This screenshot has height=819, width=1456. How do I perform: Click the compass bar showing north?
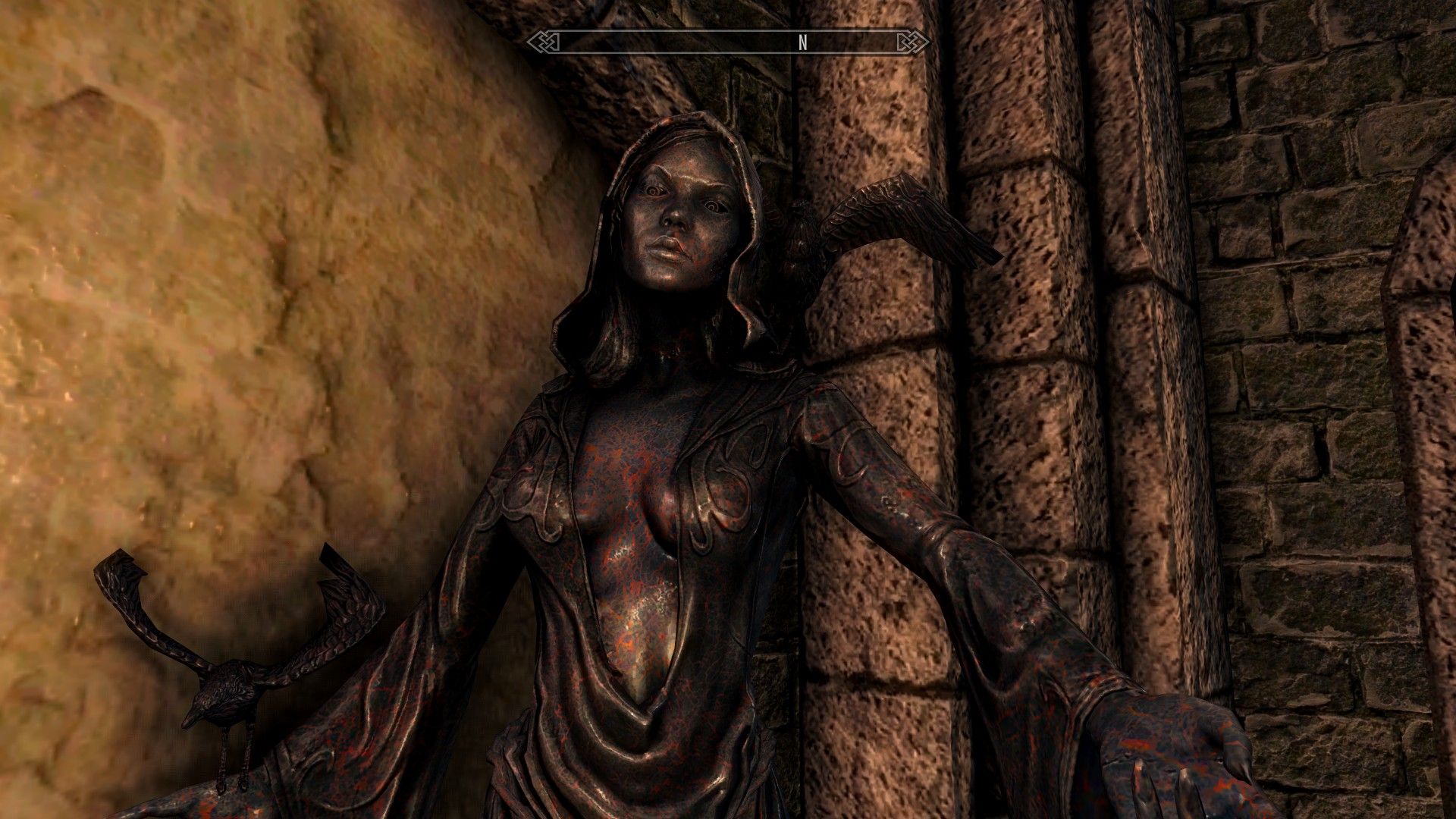726,42
